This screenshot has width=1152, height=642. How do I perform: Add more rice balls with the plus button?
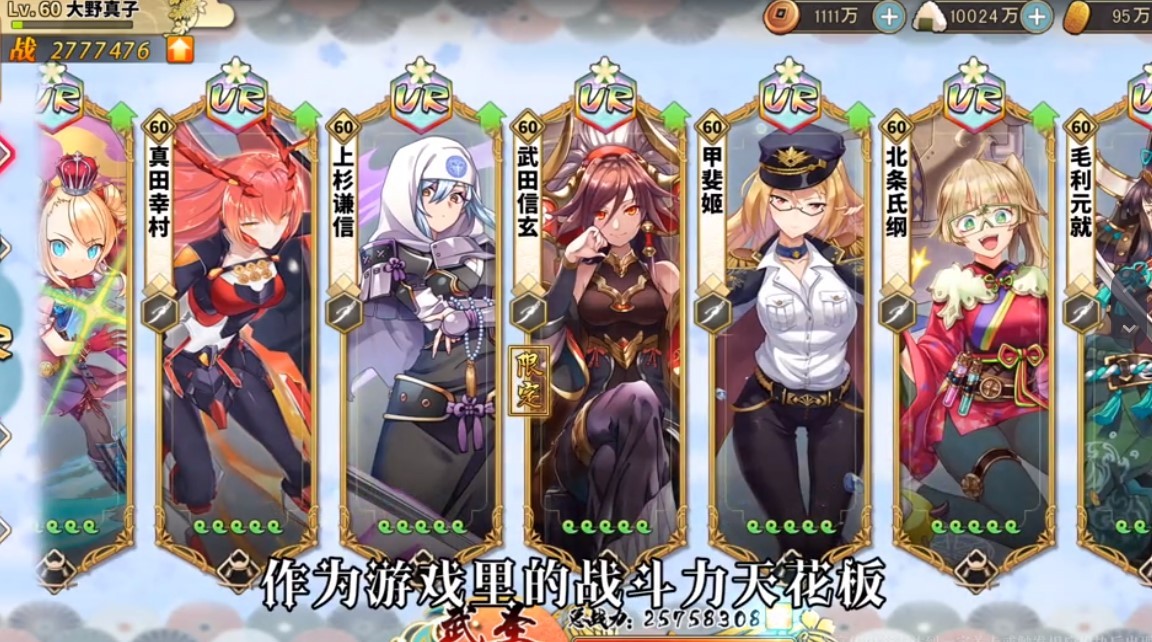coord(1036,16)
